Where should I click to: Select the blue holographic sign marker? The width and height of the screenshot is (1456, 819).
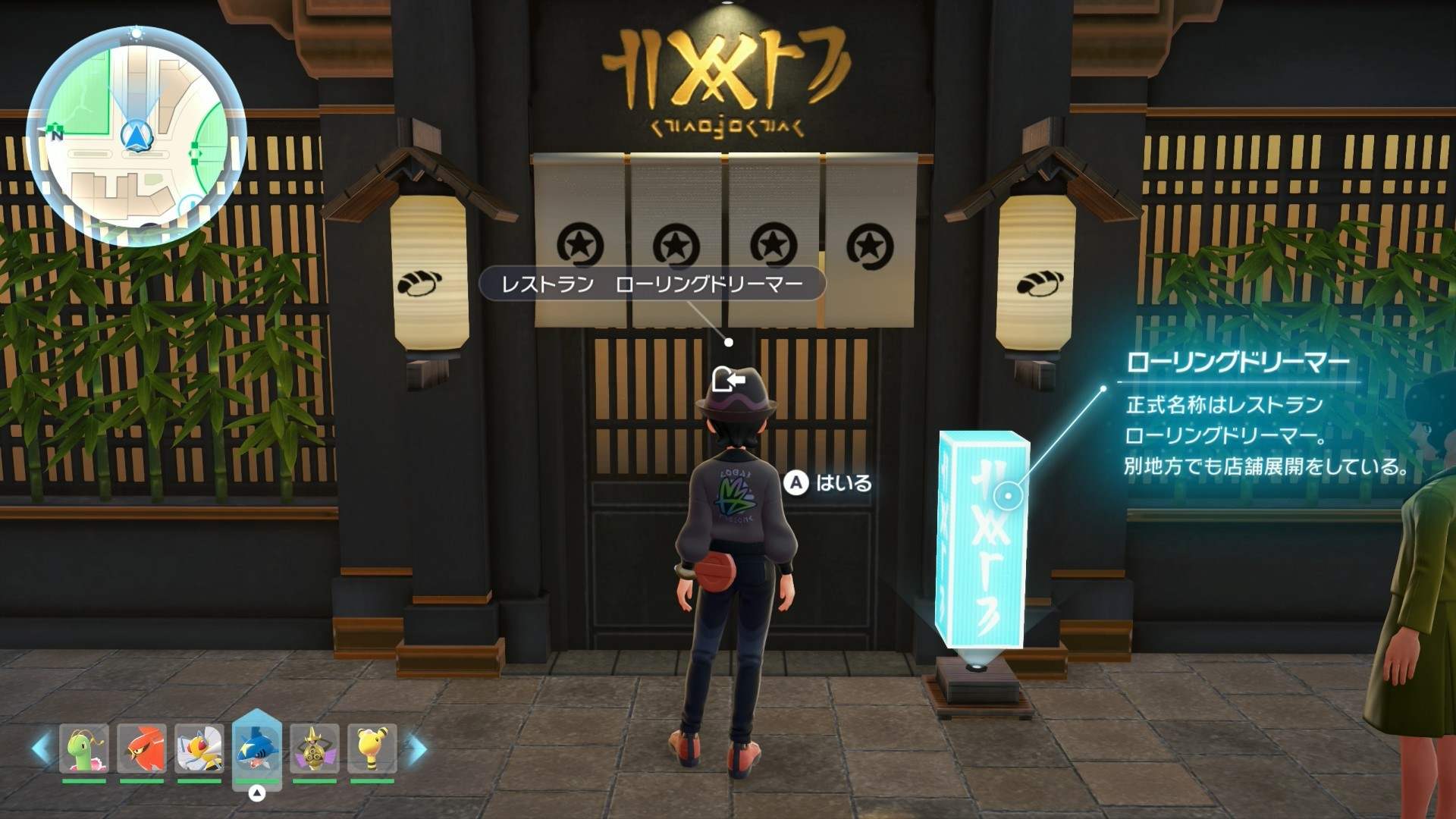coord(1009,496)
